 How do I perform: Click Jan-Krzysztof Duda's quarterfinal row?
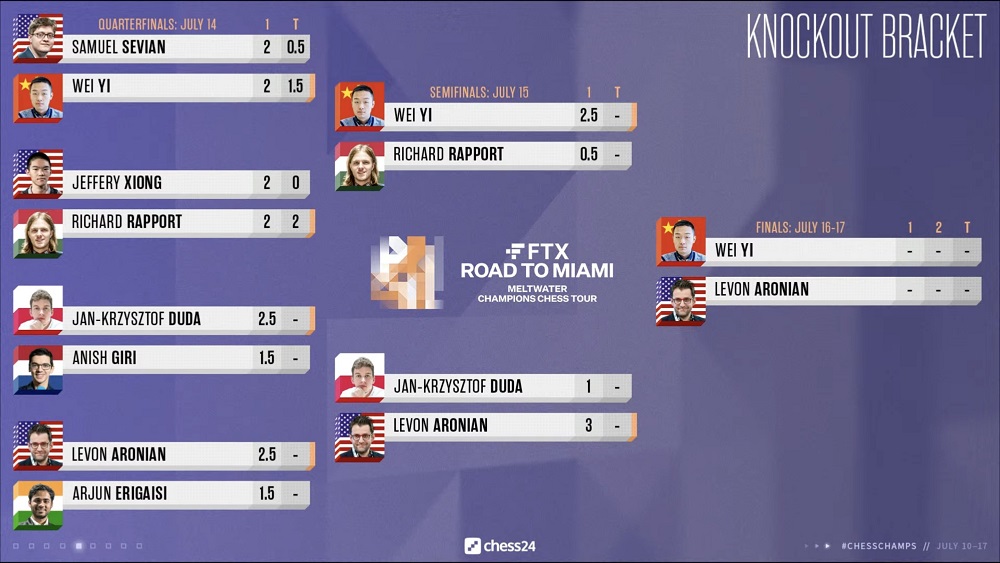tap(160, 319)
